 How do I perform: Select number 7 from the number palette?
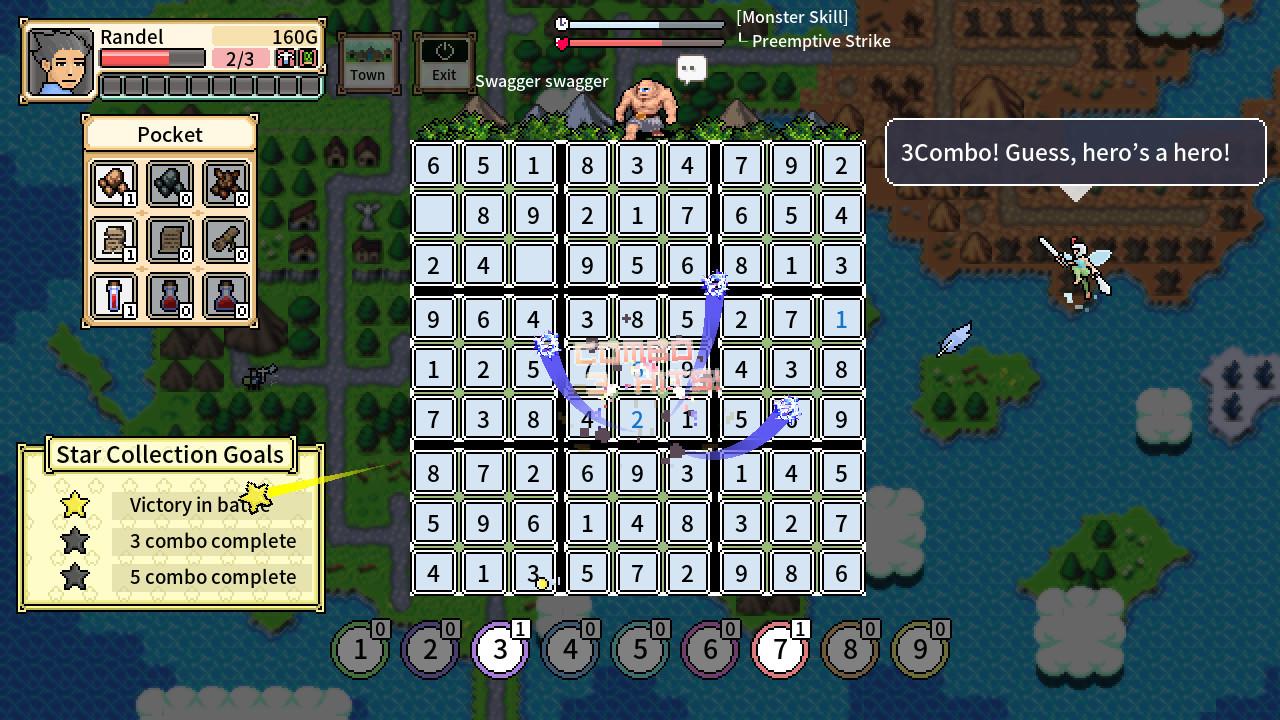(780, 648)
